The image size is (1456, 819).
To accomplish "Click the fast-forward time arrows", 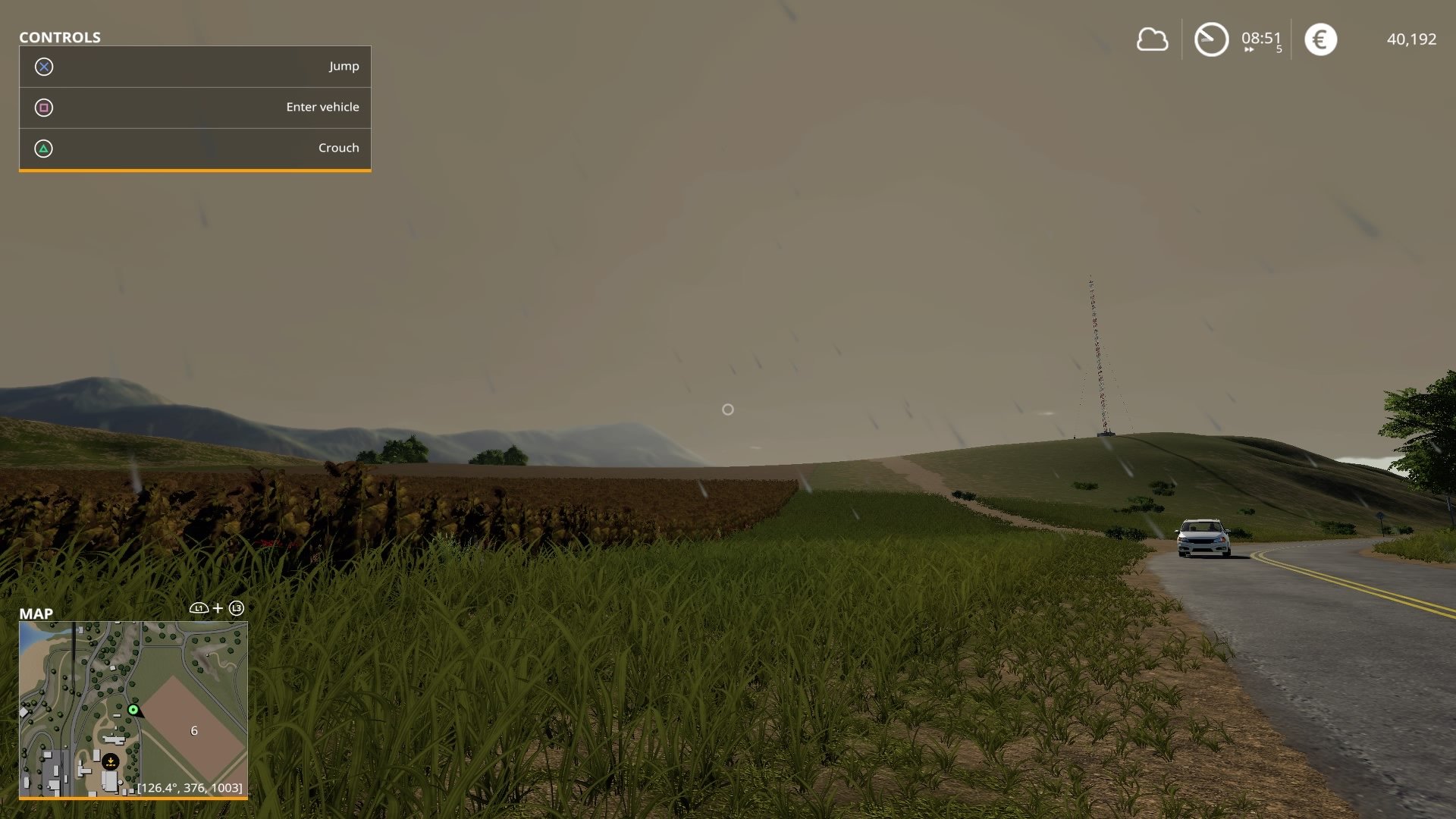I will pos(1250,49).
